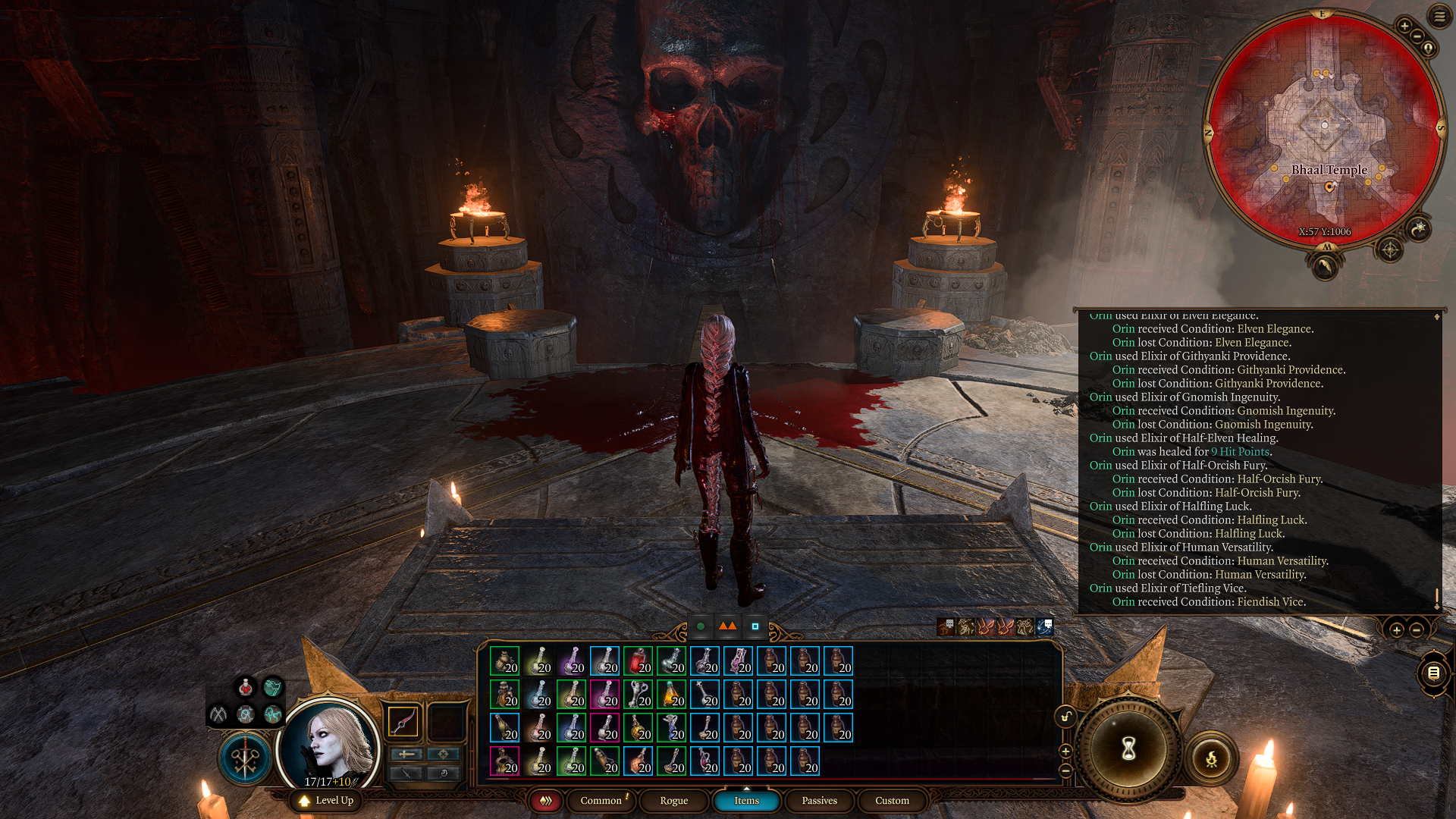Open the main menu hamburger button
The height and width of the screenshot is (819, 1456).
1439,16
